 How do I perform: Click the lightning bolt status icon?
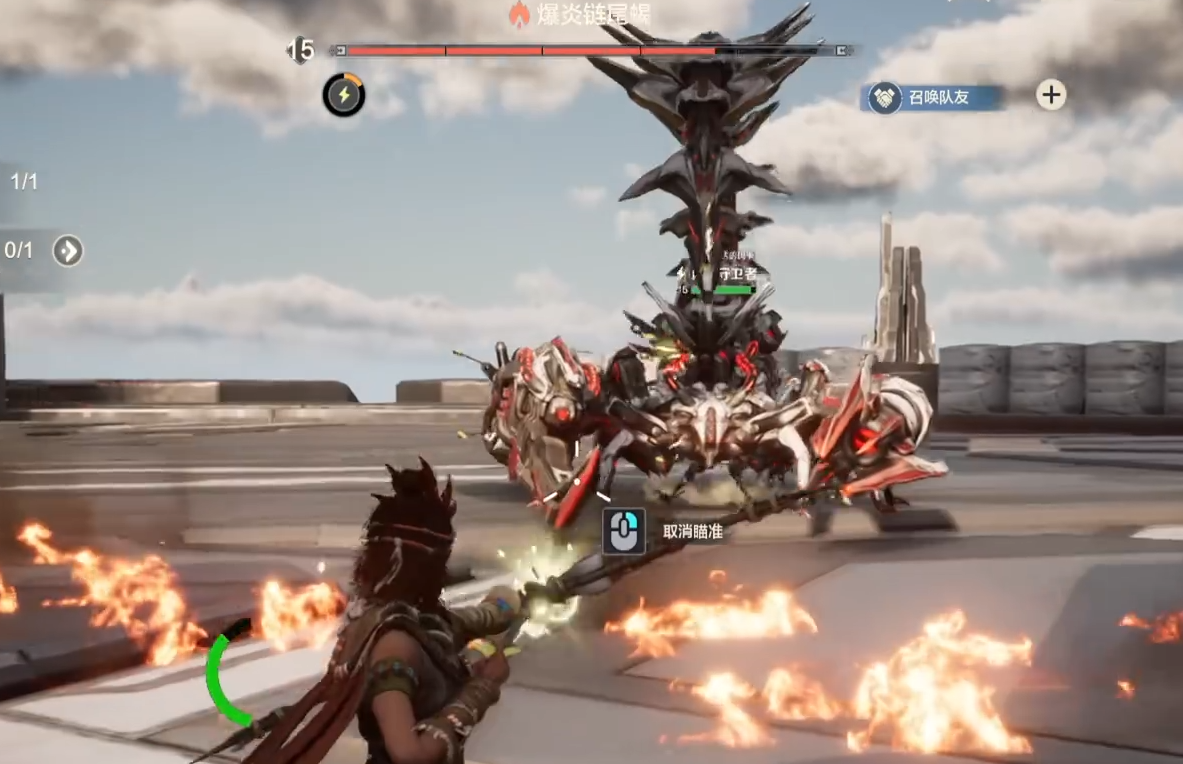[343, 95]
